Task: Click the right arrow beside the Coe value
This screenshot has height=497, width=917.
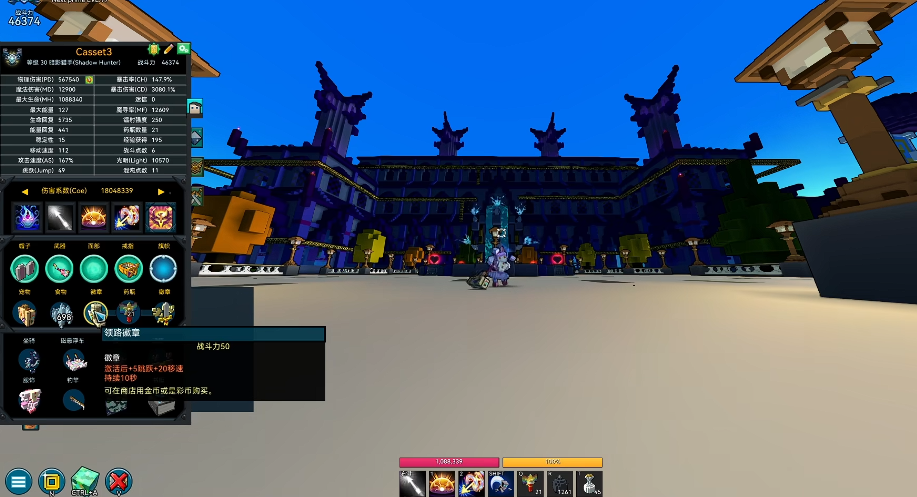Action: [x=161, y=191]
